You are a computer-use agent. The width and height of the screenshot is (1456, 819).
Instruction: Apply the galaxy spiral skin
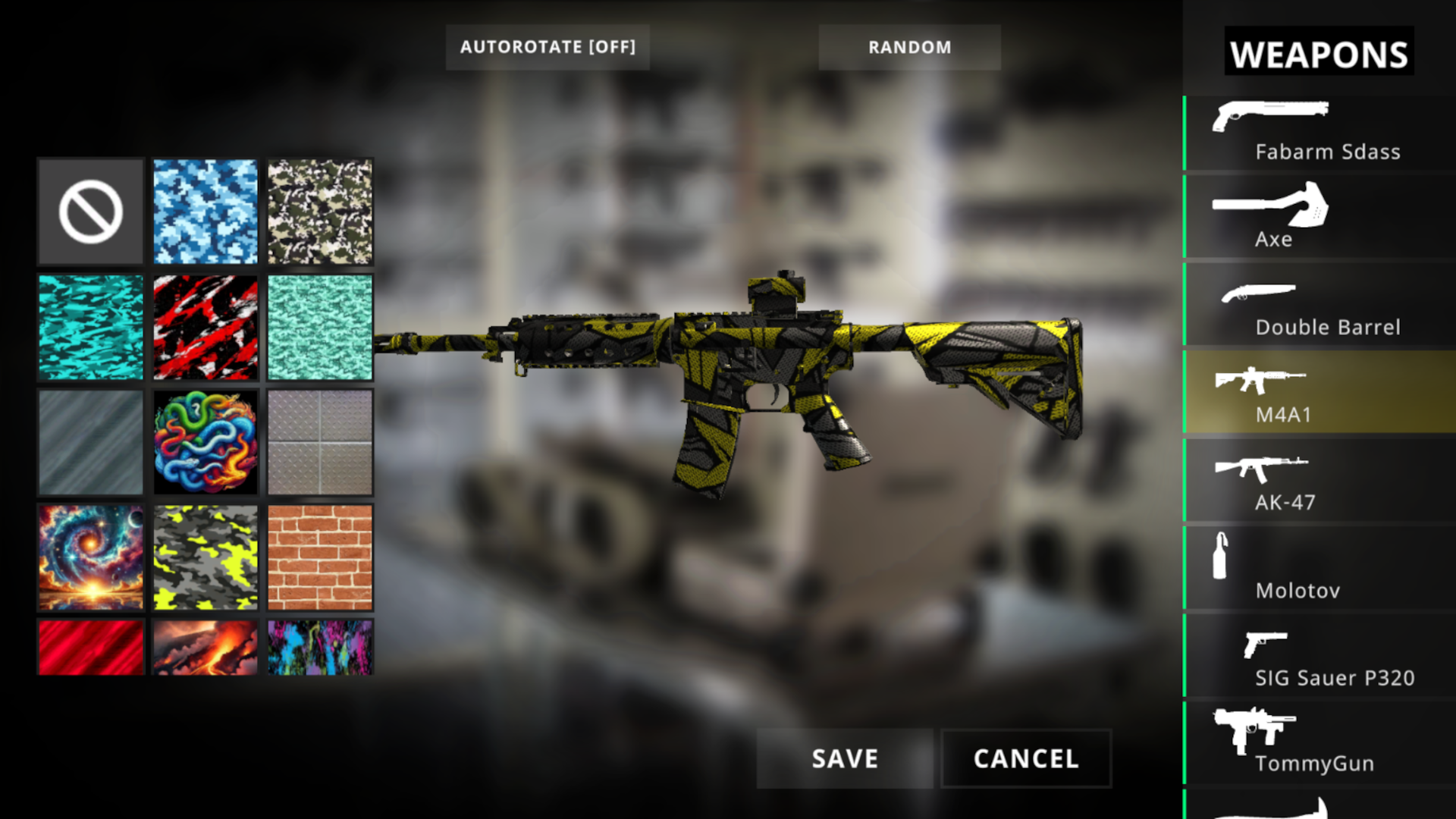pos(90,559)
